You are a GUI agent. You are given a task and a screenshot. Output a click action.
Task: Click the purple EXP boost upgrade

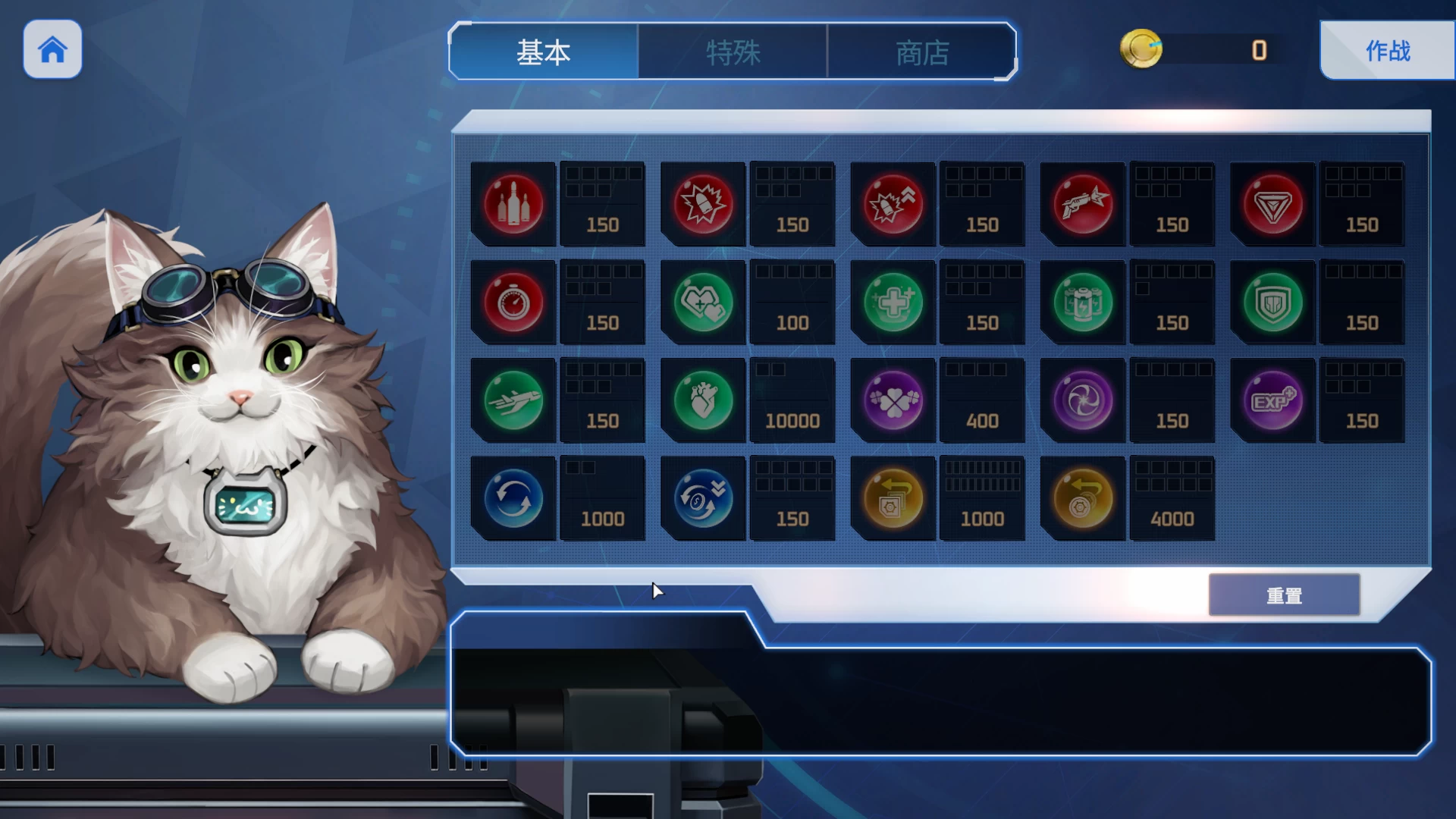click(x=1272, y=400)
